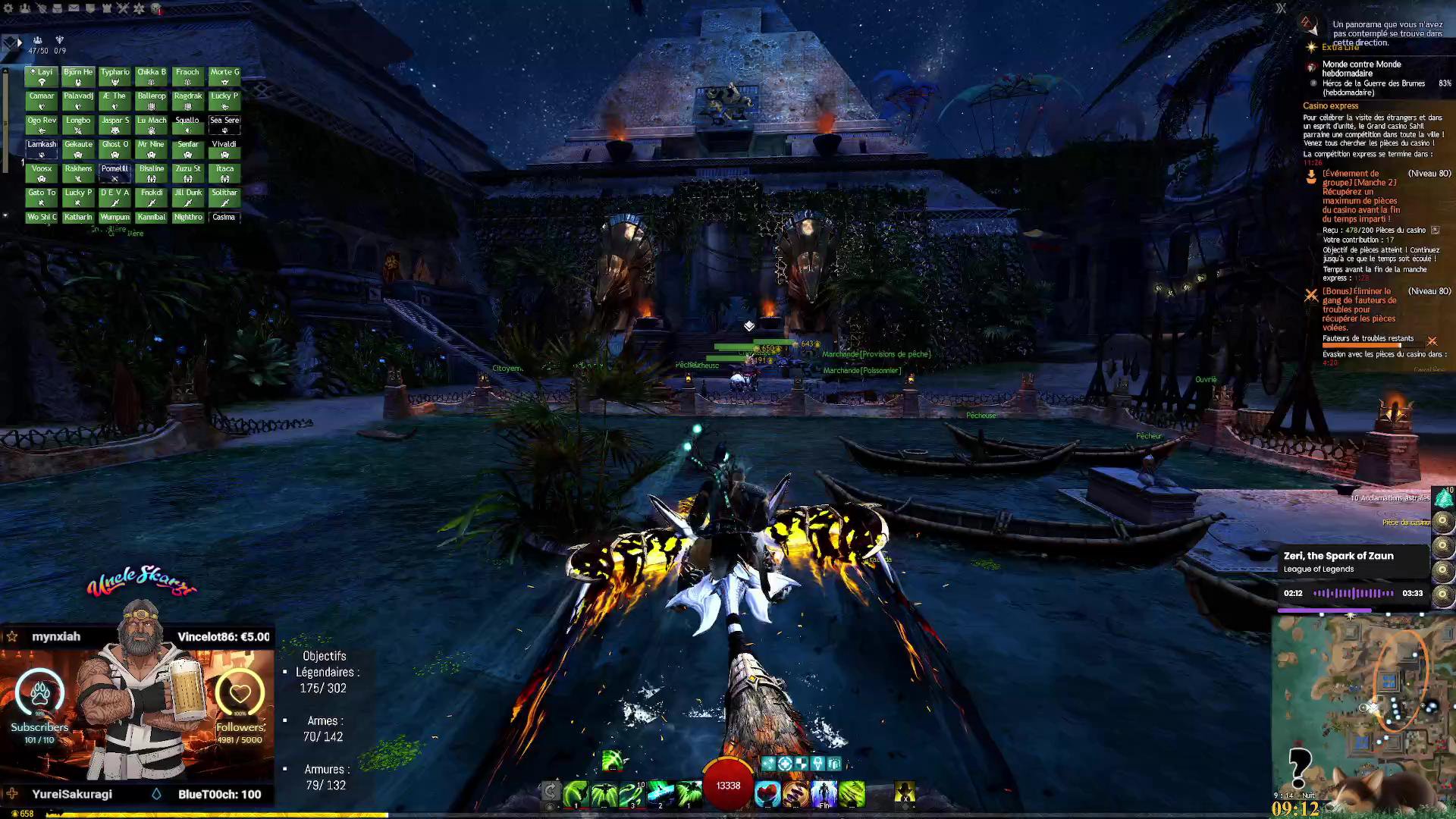Activate the cyan blade skill

[661, 793]
